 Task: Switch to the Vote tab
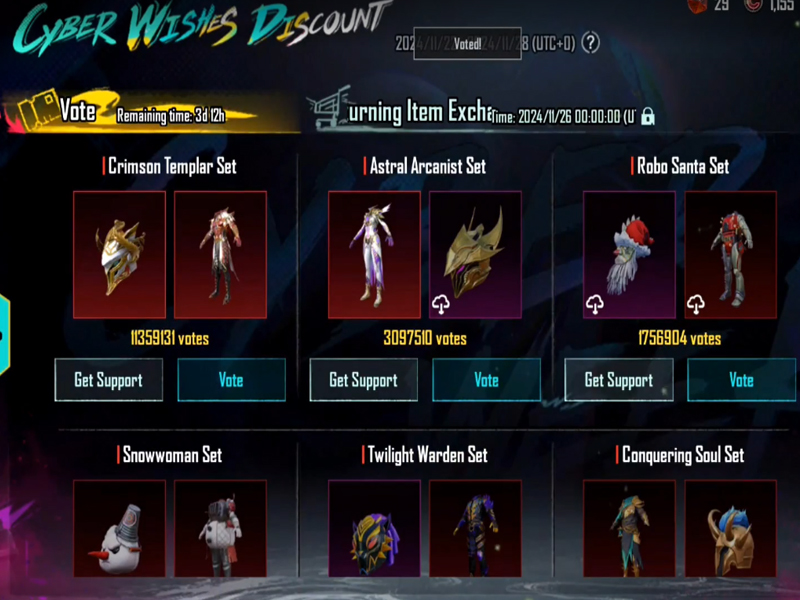77,112
